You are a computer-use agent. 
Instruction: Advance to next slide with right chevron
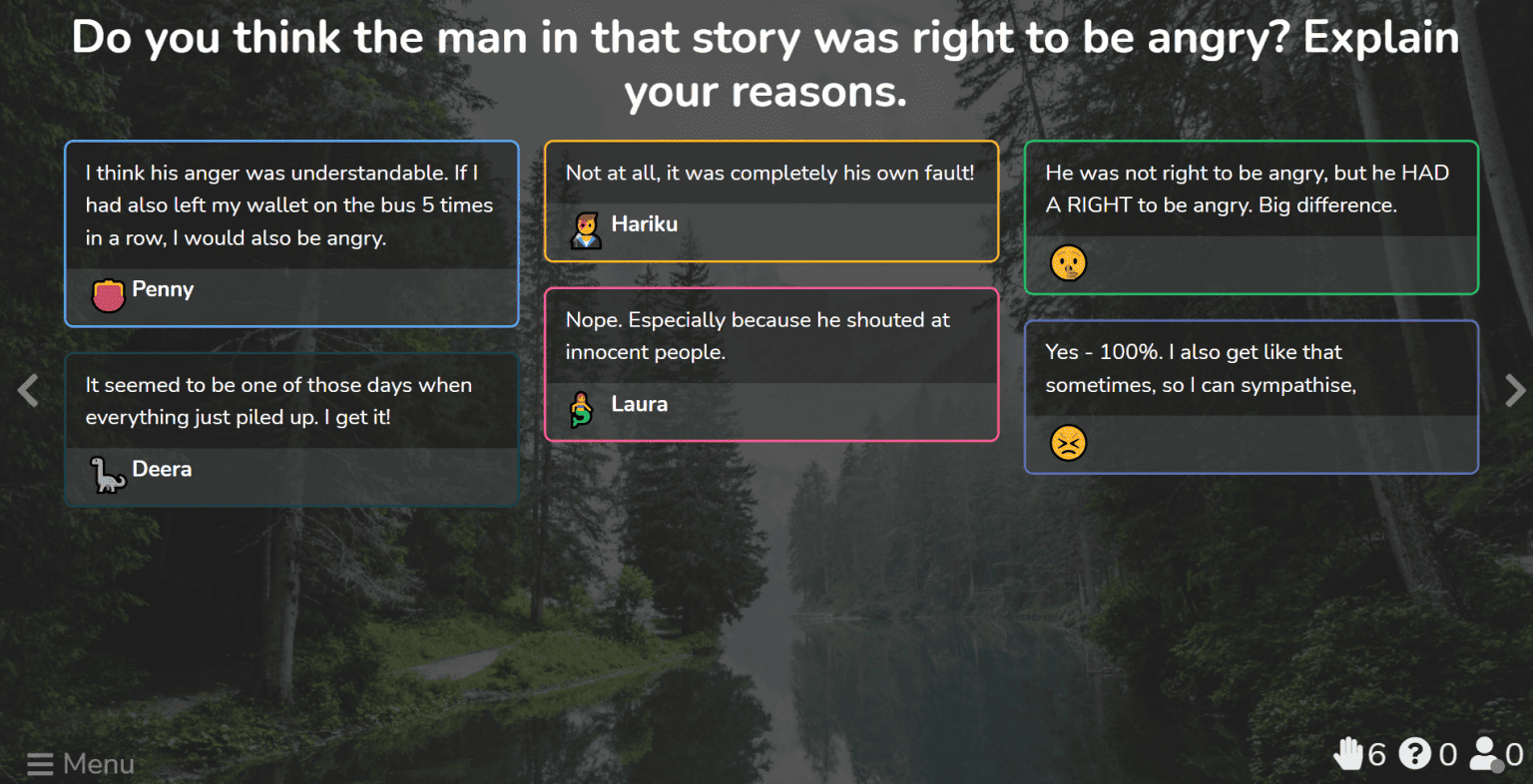[x=1513, y=390]
